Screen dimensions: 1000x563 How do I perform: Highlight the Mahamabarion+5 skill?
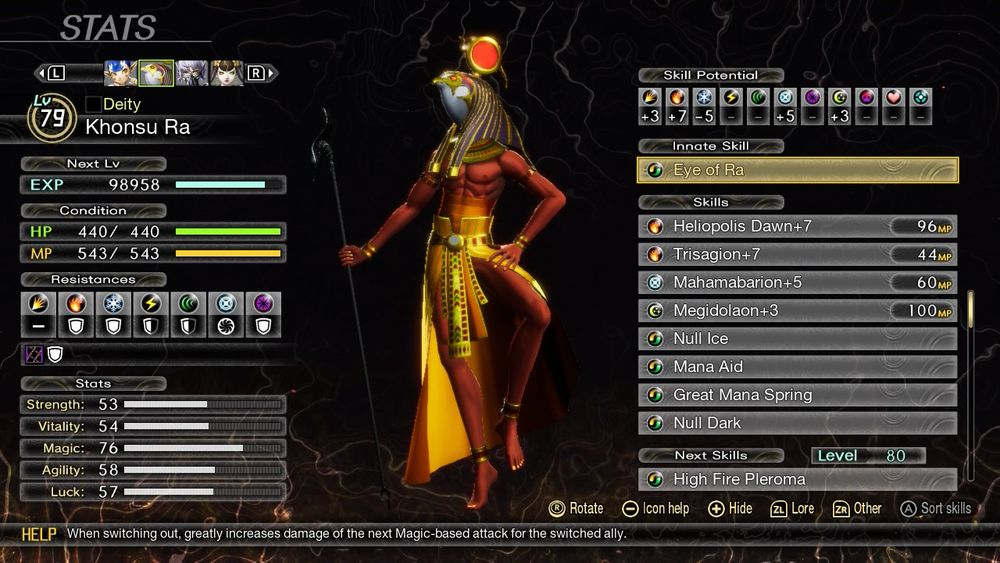[x=797, y=282]
